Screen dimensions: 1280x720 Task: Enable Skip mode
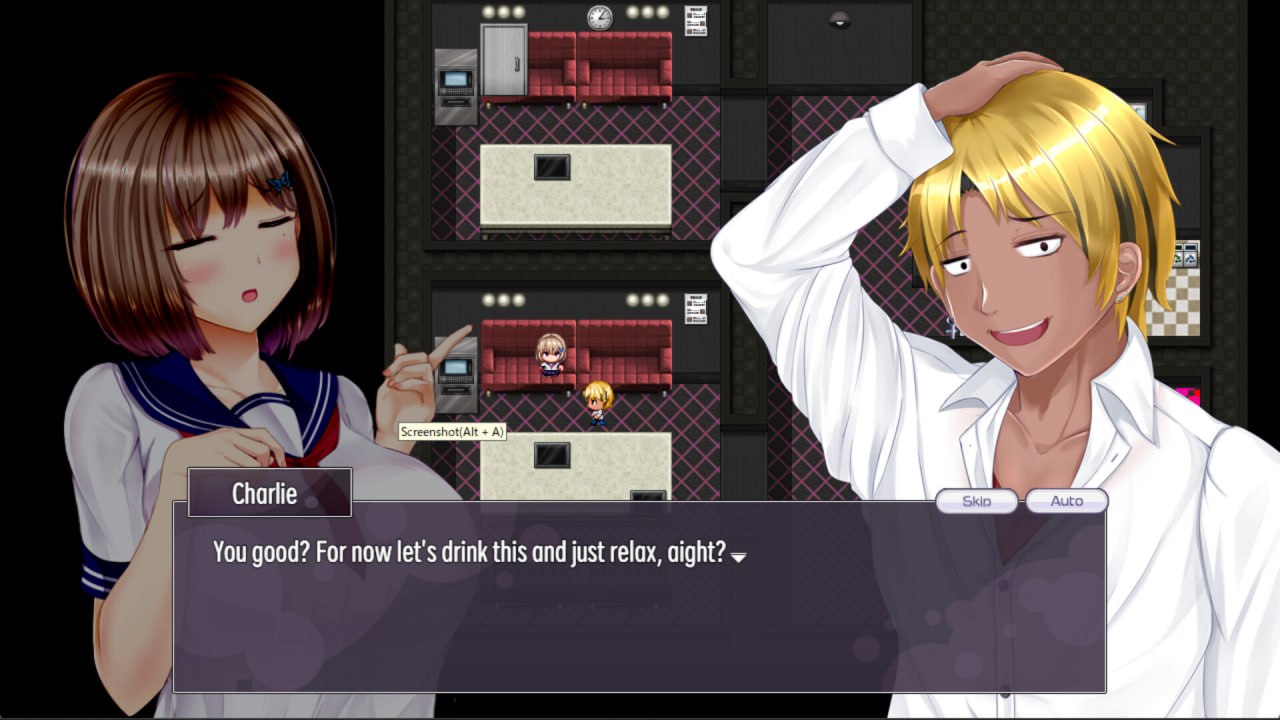pos(977,501)
